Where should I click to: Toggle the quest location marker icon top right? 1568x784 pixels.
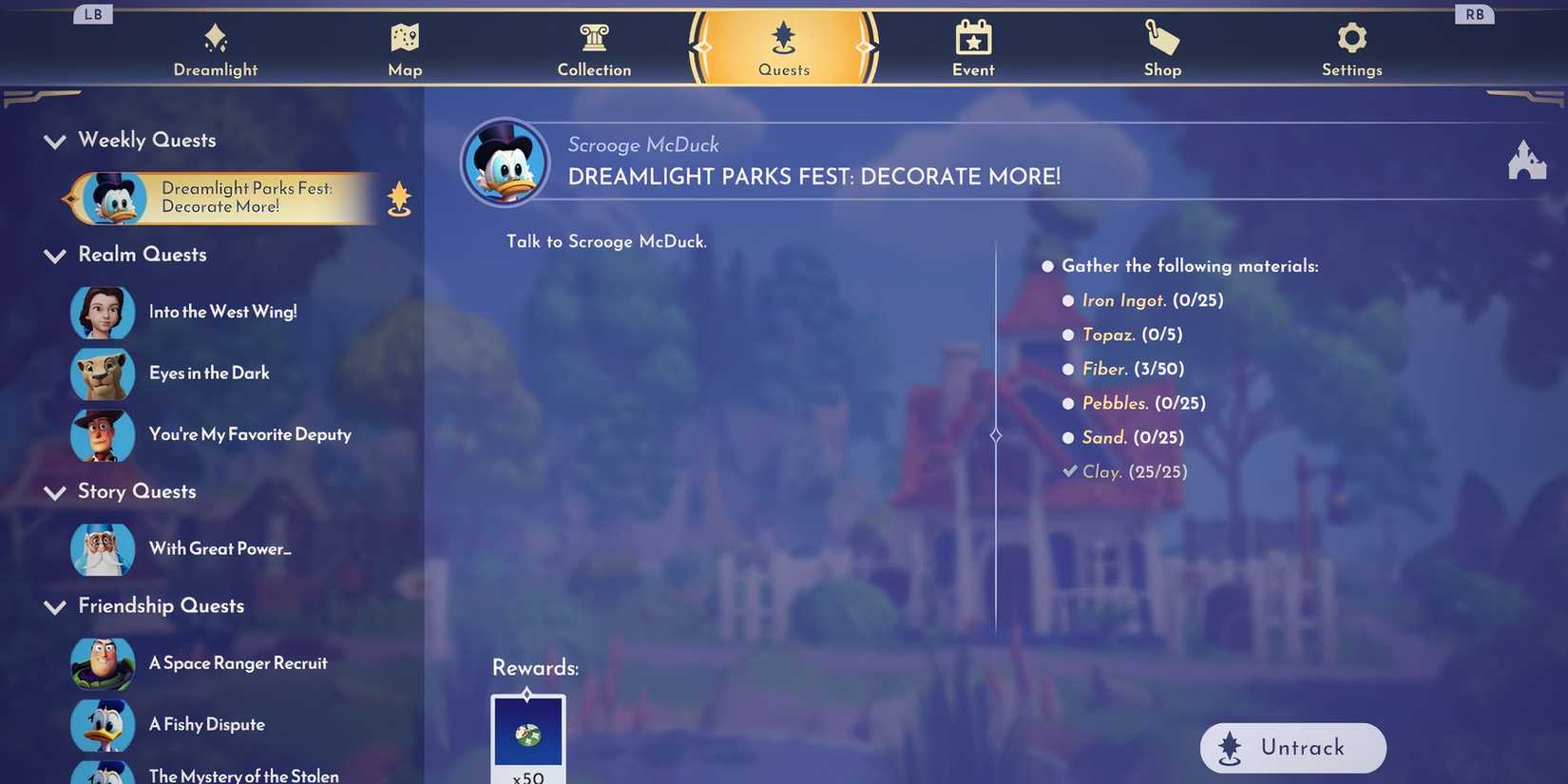1527,160
